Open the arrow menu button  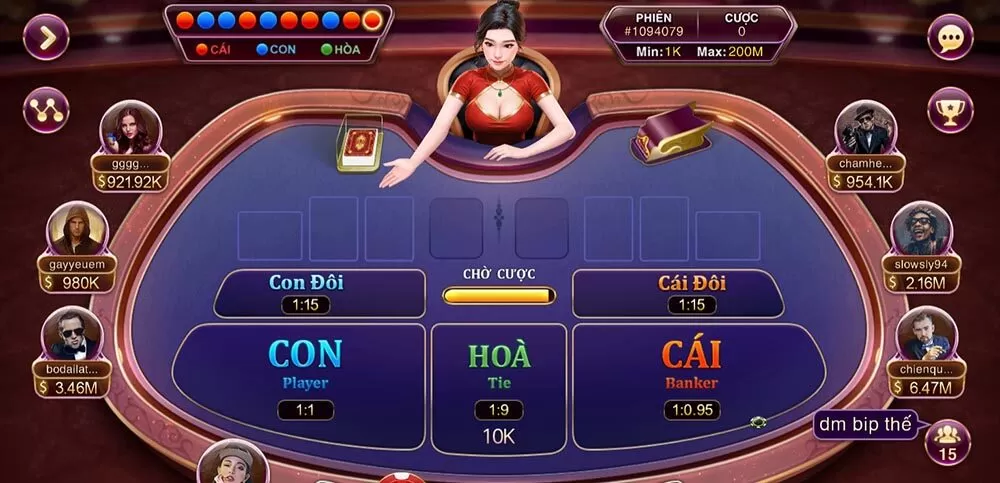coord(46,37)
